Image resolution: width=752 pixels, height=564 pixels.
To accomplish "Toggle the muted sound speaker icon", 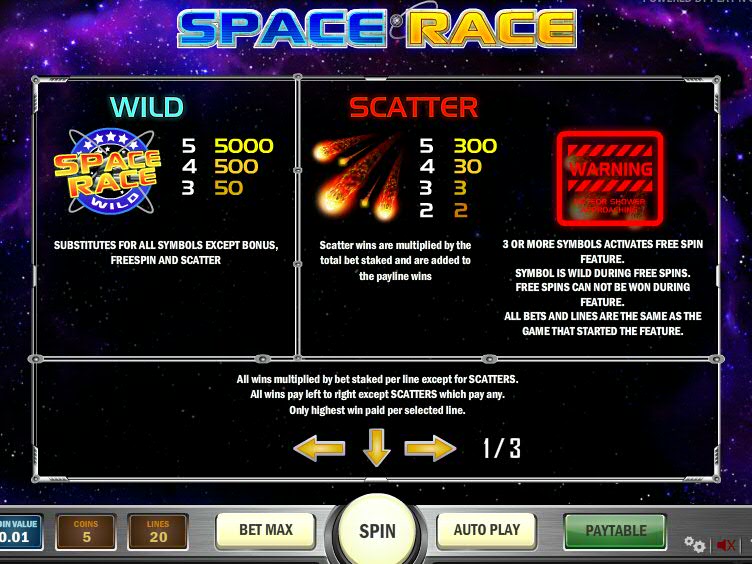I will tap(726, 545).
